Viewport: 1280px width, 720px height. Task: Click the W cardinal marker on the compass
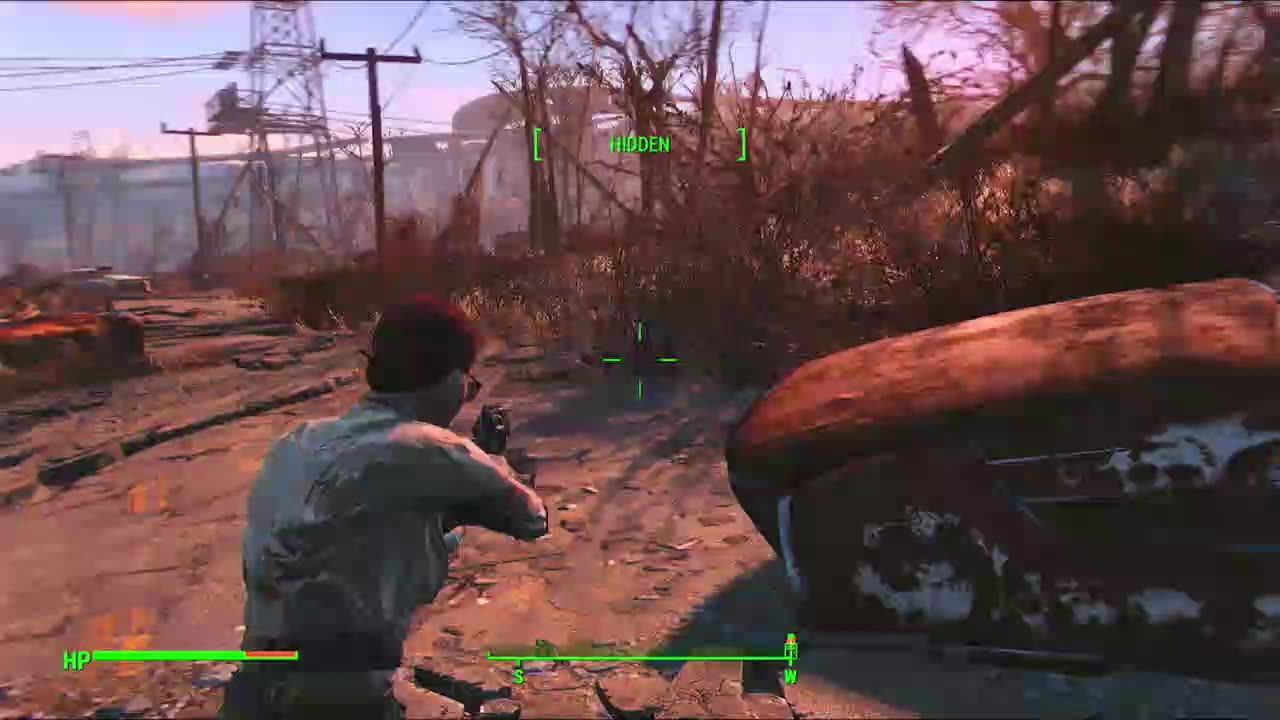[x=791, y=677]
